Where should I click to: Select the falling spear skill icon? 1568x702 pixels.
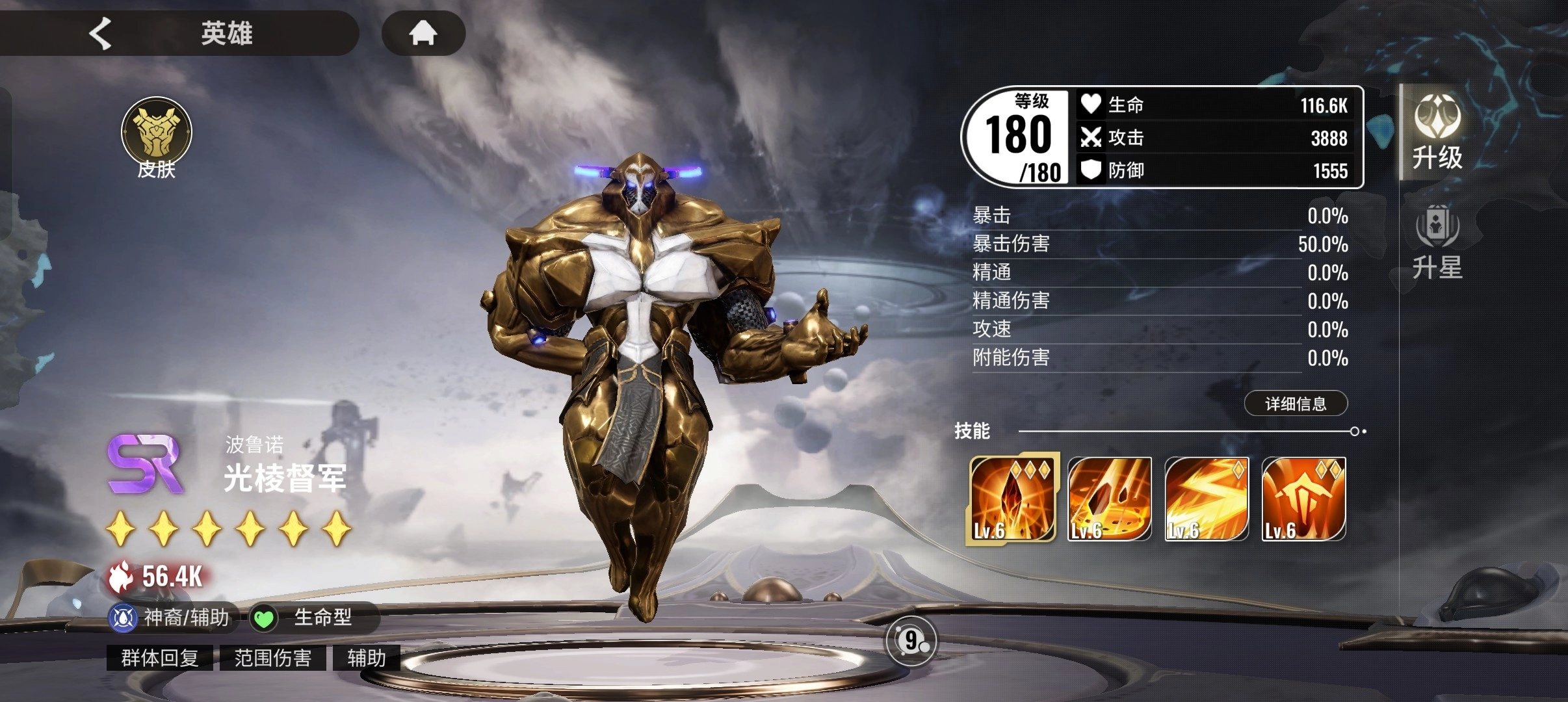pos(1109,499)
